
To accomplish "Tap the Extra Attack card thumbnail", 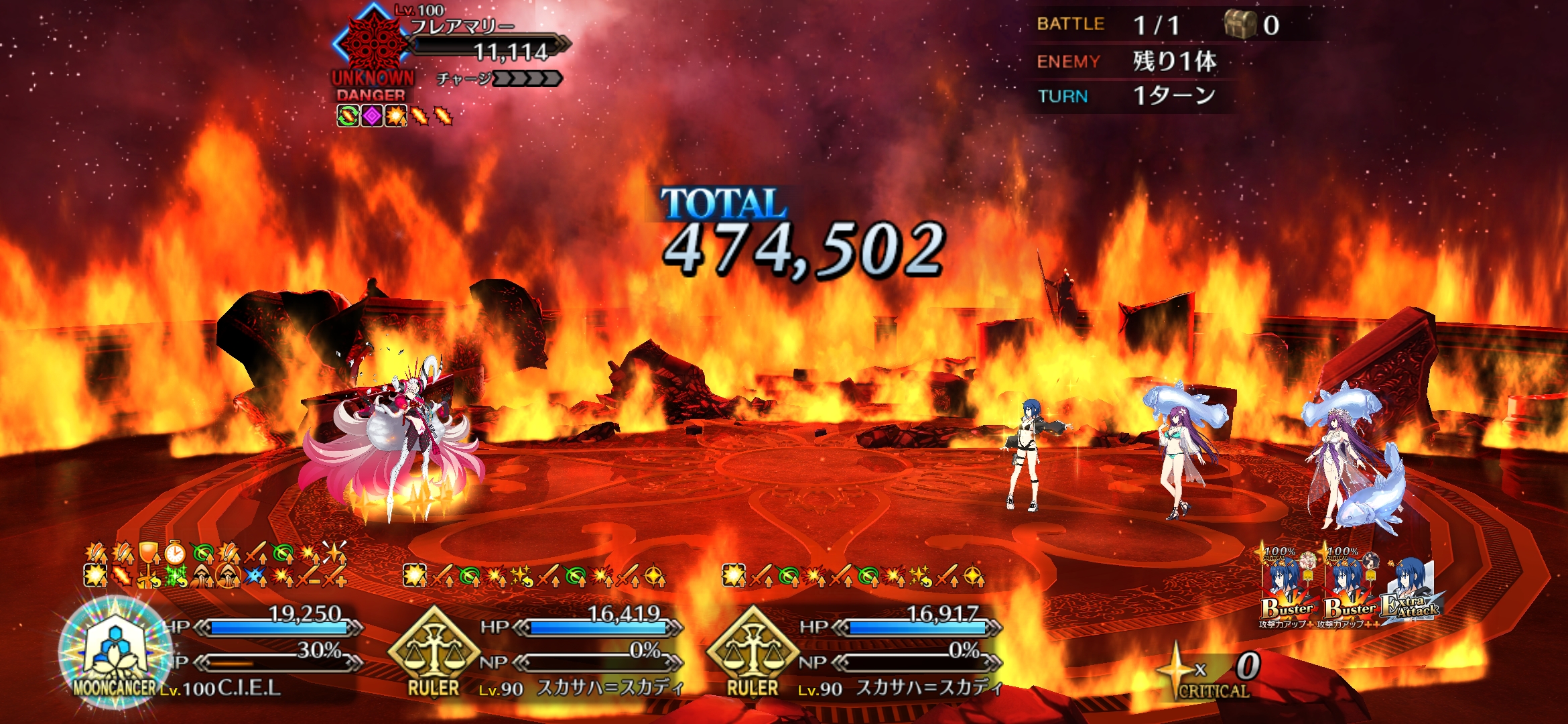I will pos(1411,591).
